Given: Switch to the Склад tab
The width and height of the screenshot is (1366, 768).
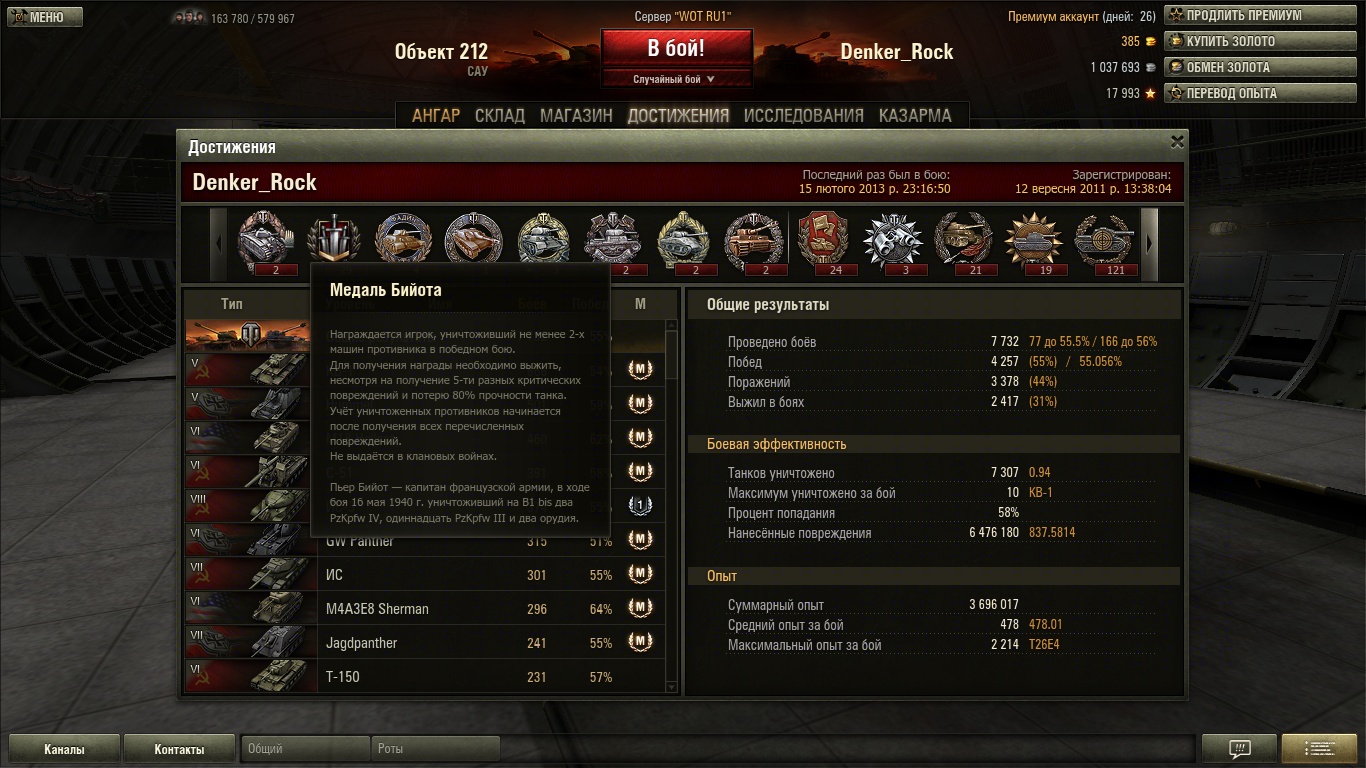Looking at the screenshot, I should pos(500,115).
